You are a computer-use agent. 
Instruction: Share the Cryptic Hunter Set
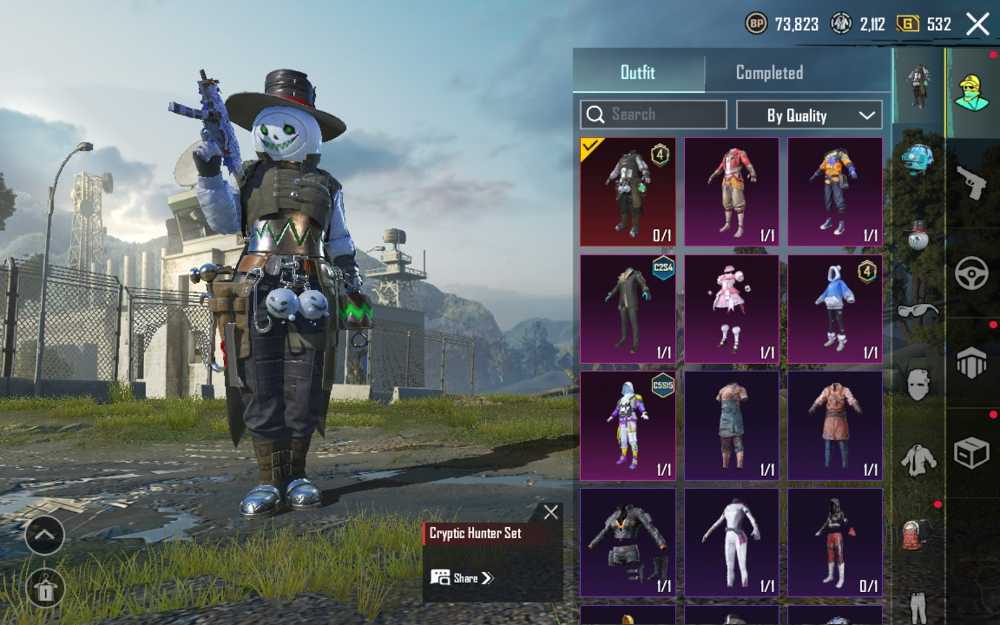point(462,578)
